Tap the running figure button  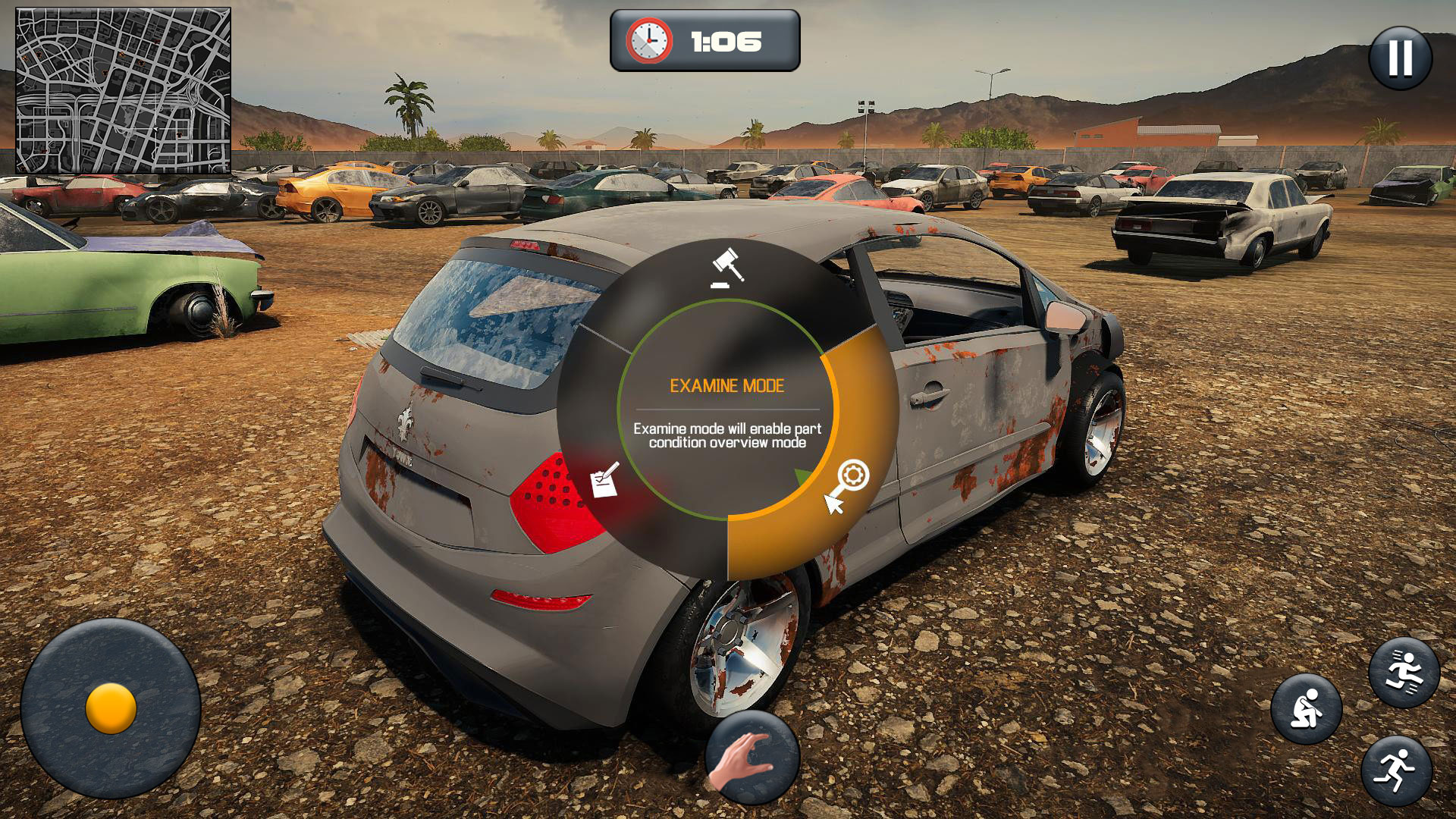1396,770
